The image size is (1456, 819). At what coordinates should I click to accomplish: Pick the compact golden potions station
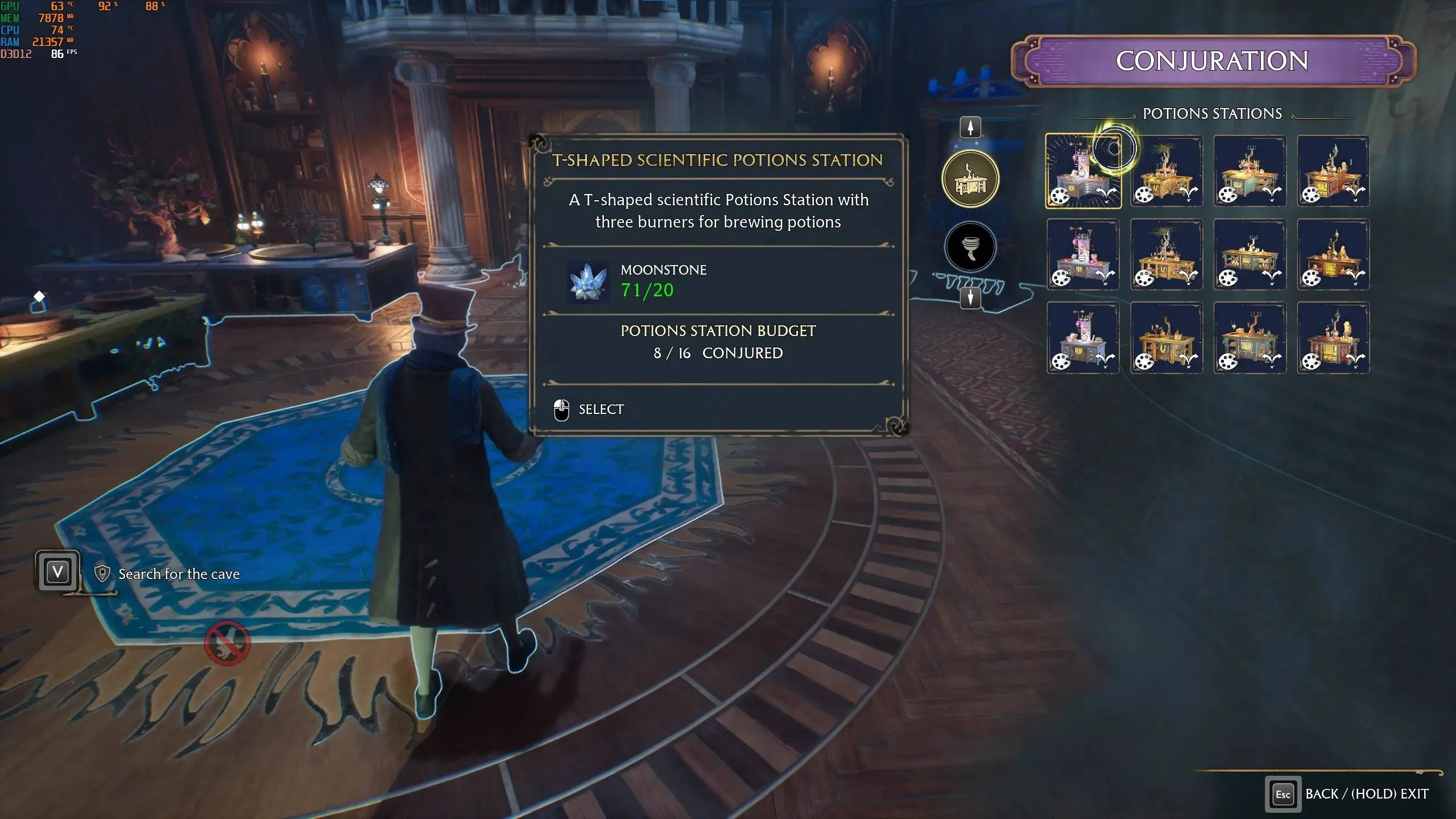[1167, 338]
